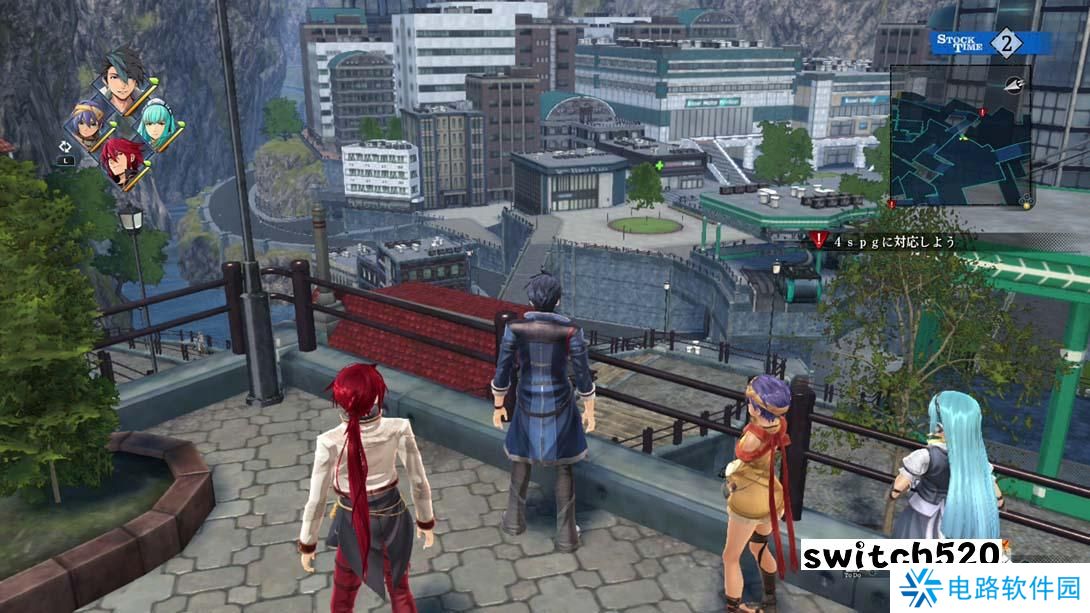
Task: Choose the teal-haired maid portrait
Action: [155, 125]
